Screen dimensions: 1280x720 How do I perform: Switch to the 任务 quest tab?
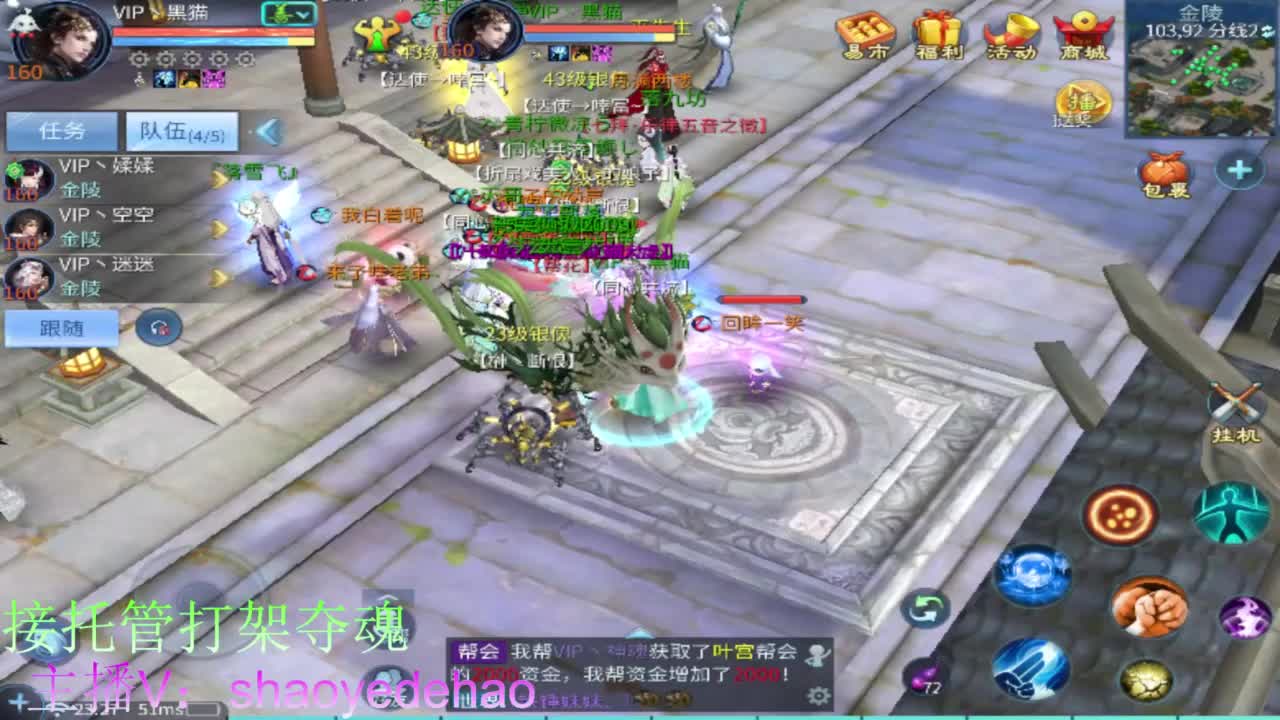[x=60, y=131]
